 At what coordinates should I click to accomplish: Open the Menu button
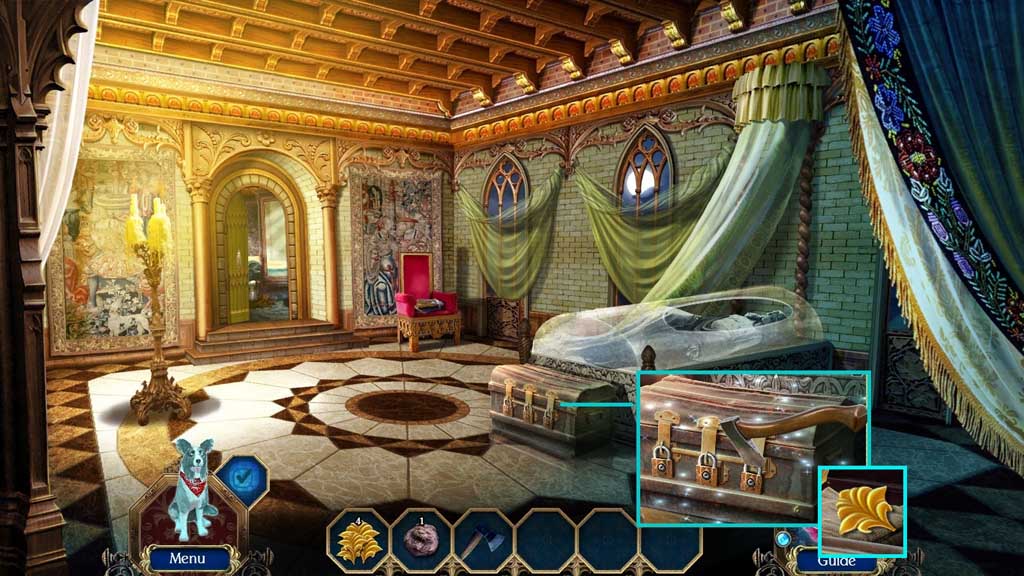(x=187, y=559)
